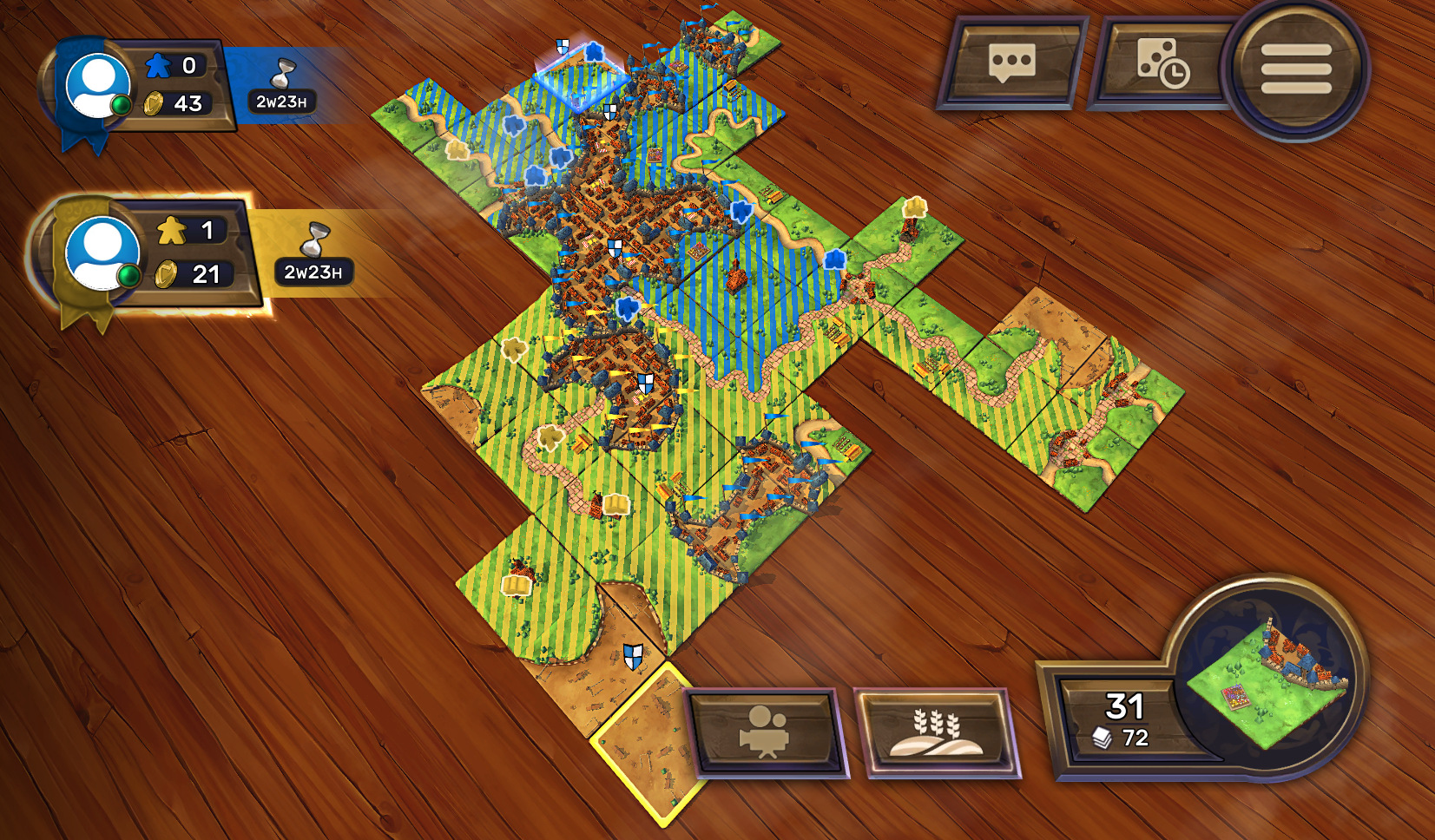Open the hamburger main menu
This screenshot has height=840, width=1435.
(1295, 69)
